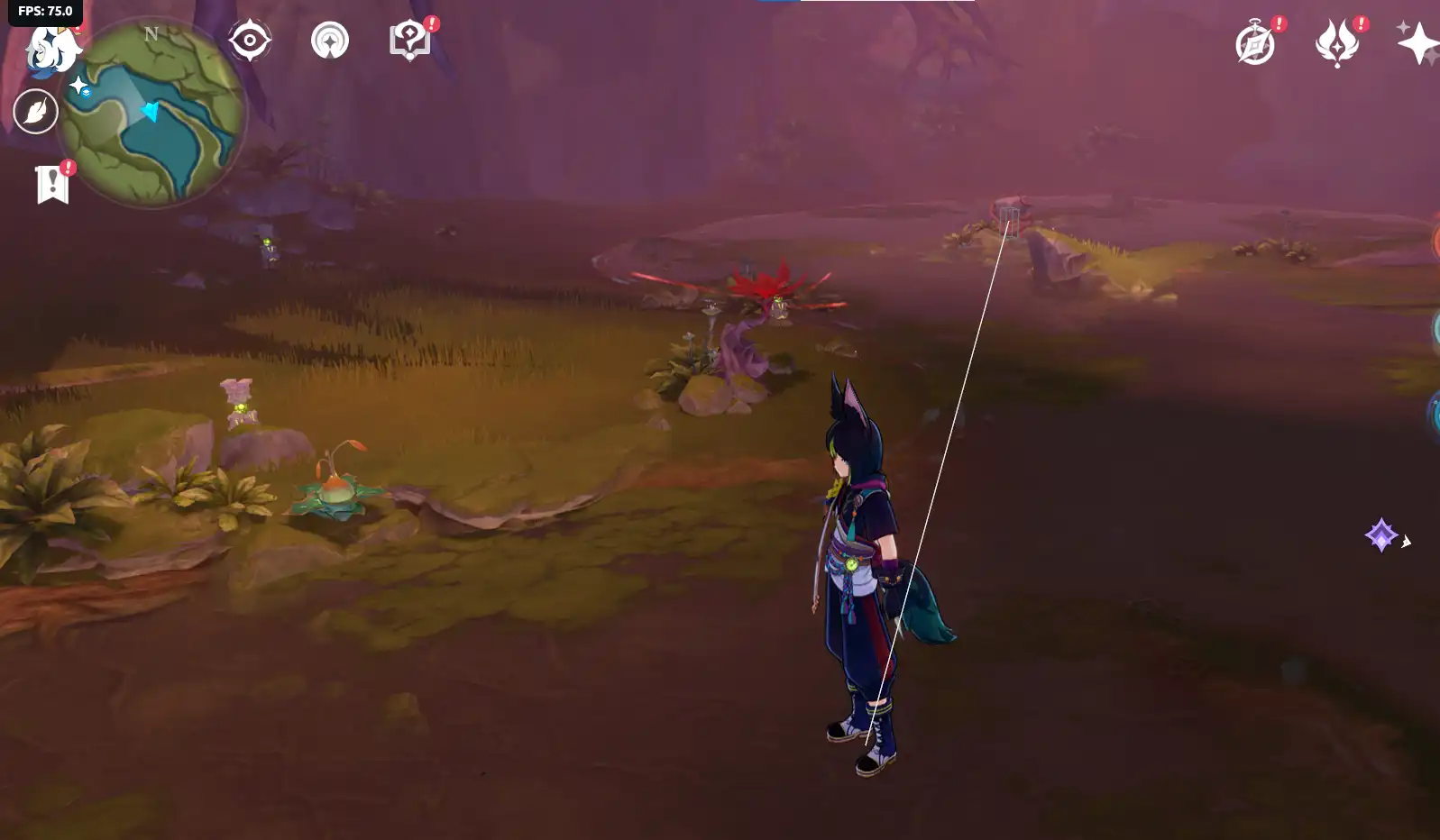1440x840 pixels.
Task: Open the Wish four-pointed star icon
Action: coord(1417,43)
